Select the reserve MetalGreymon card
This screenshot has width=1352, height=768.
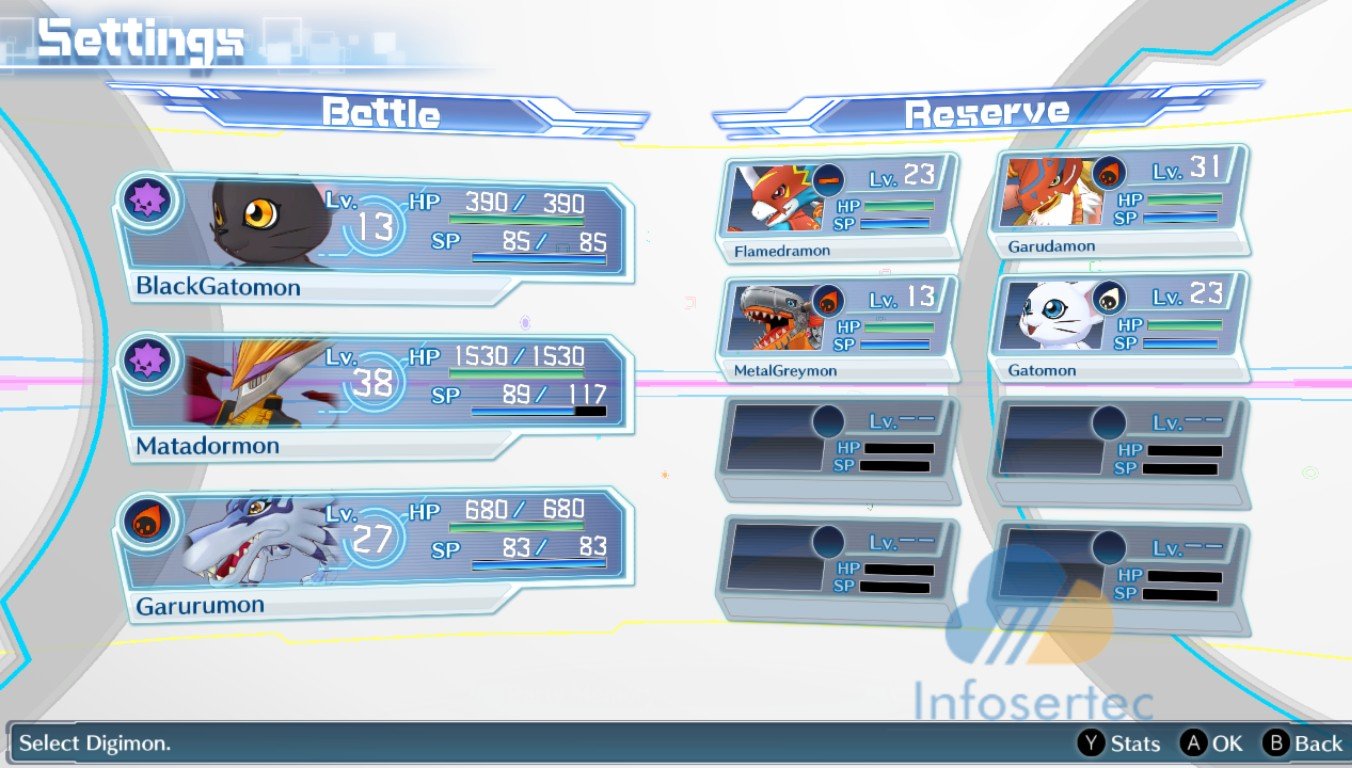[836, 330]
